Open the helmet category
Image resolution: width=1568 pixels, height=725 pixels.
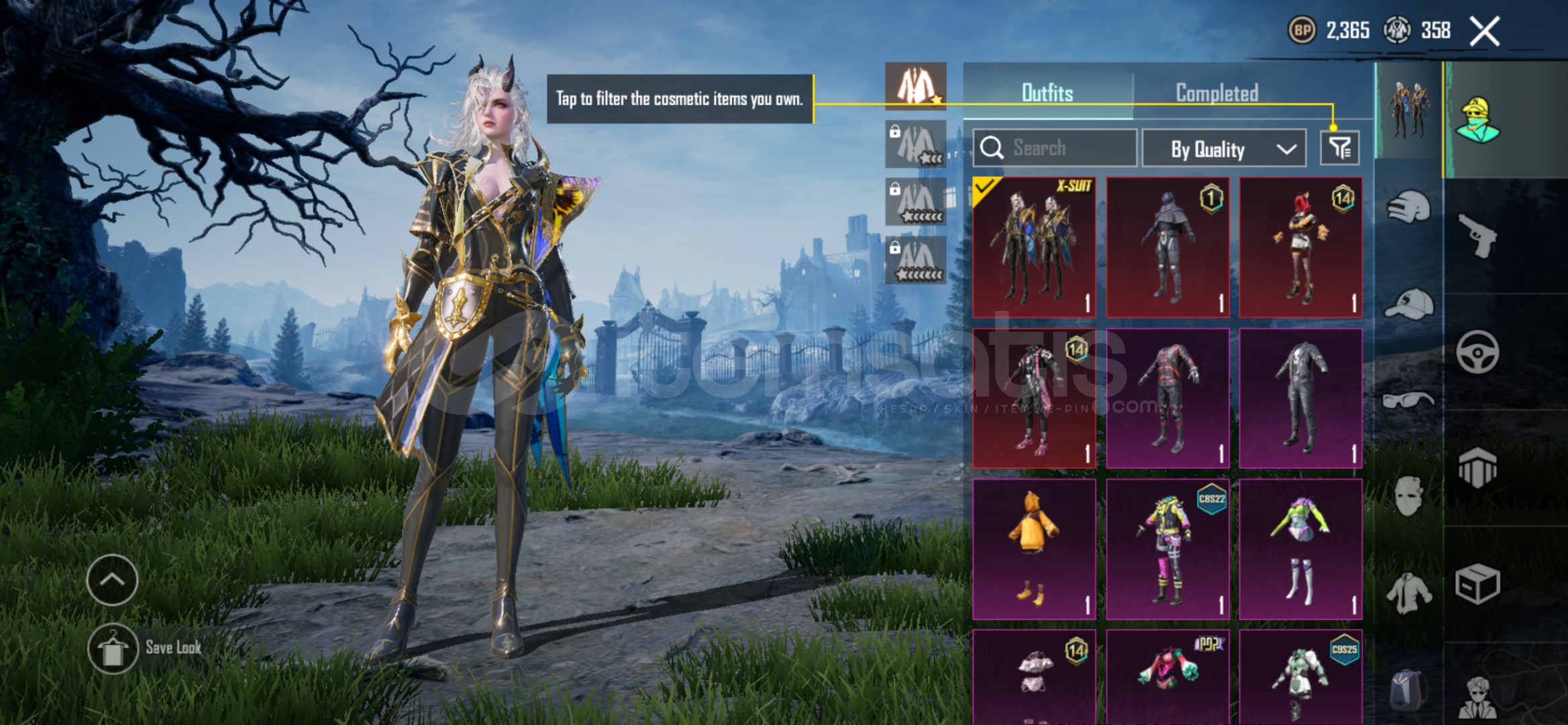1408,207
